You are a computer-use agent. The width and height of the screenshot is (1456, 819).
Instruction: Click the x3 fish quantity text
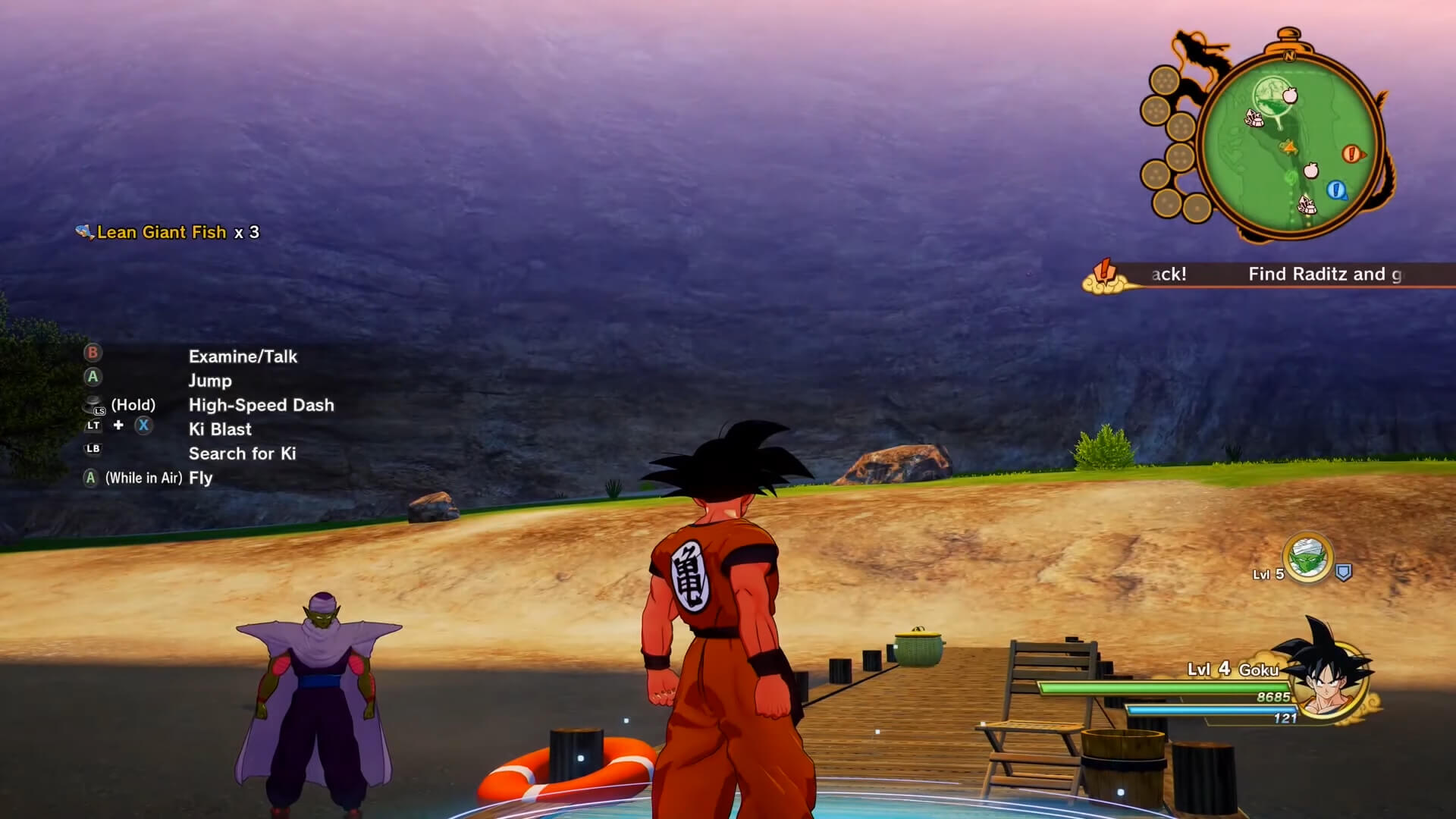(x=248, y=232)
